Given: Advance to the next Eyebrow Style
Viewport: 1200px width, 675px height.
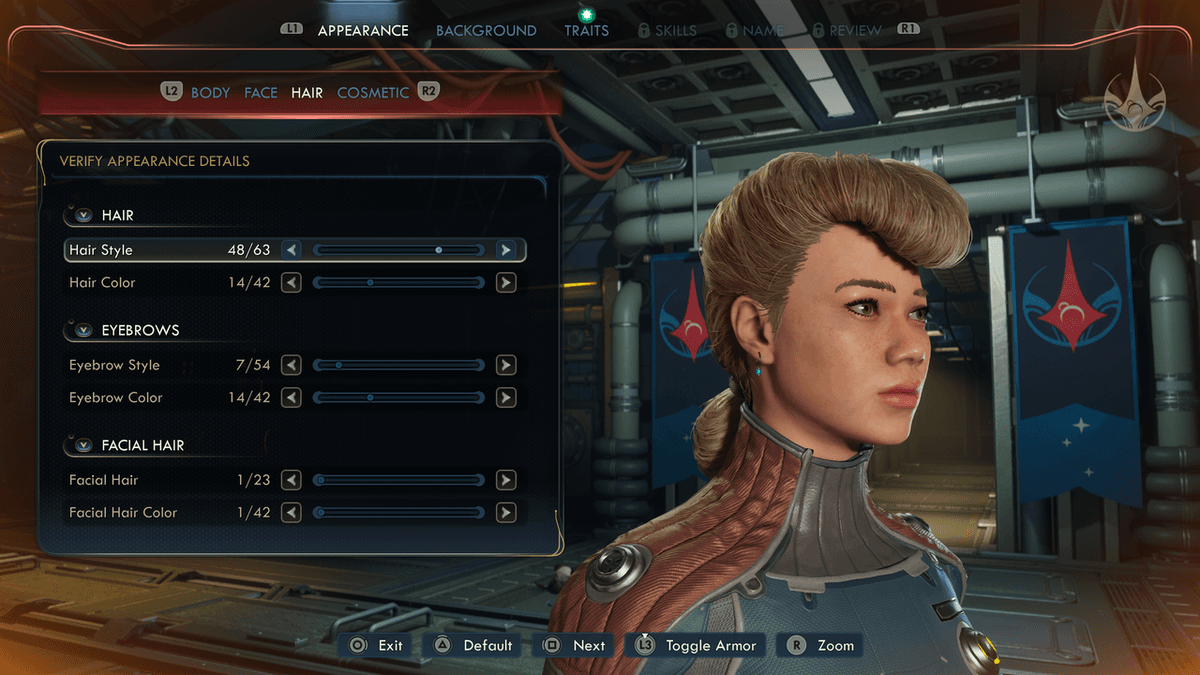Looking at the screenshot, I should pos(506,365).
